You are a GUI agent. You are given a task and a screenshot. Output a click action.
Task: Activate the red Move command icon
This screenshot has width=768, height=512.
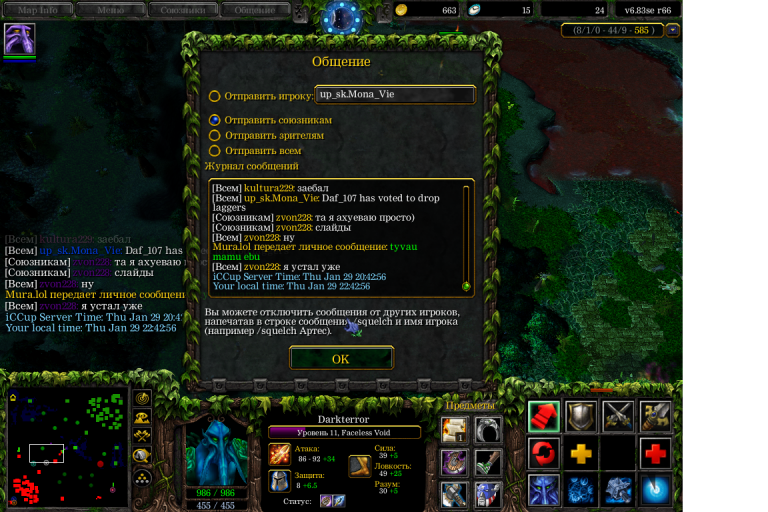click(544, 416)
